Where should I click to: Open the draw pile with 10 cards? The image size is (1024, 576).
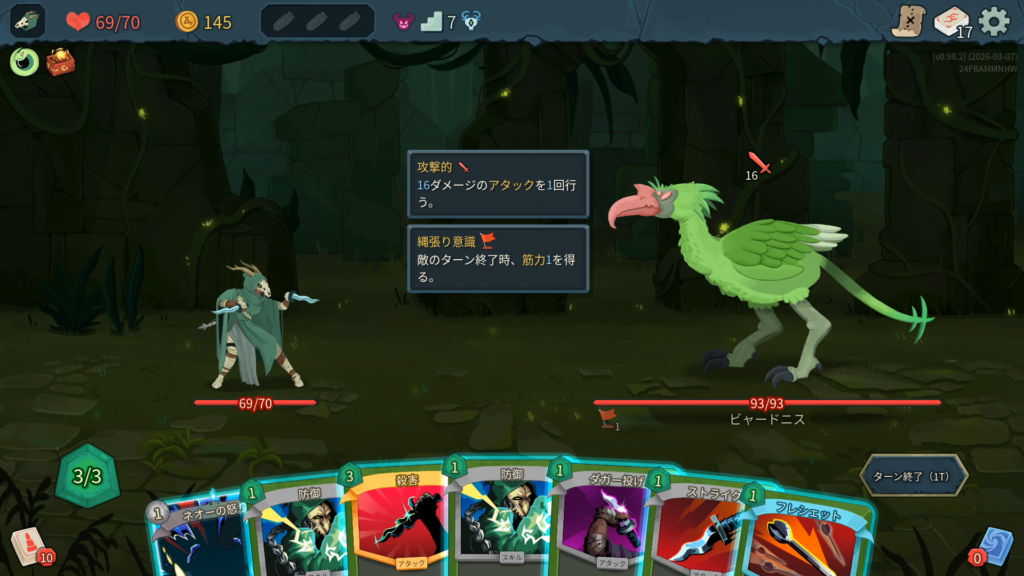tap(30, 546)
